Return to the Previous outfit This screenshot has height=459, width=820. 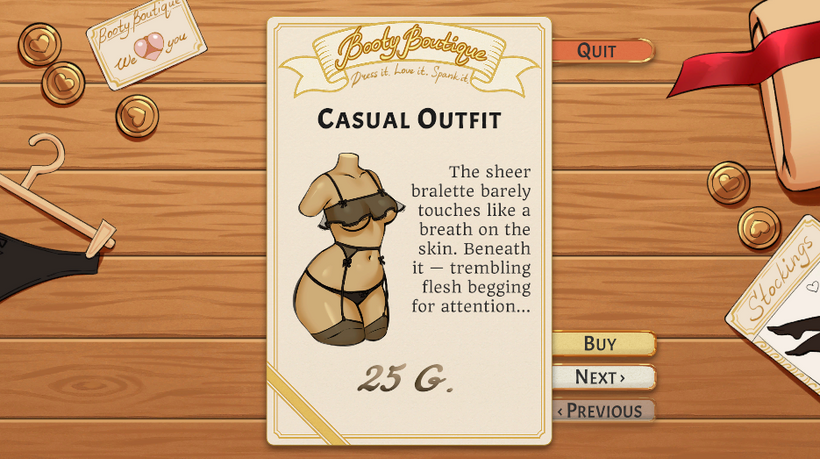pyautogui.click(x=601, y=410)
